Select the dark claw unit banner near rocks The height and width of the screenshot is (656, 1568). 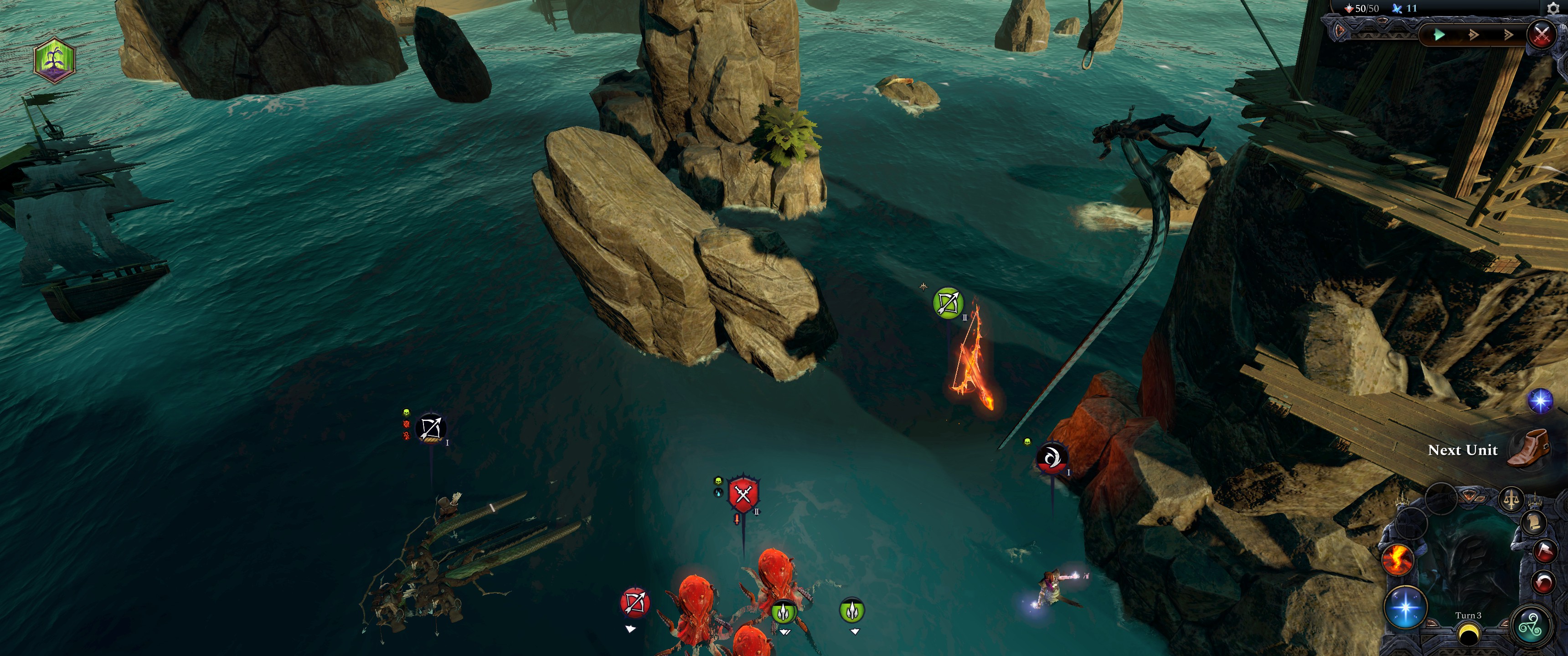(1052, 458)
